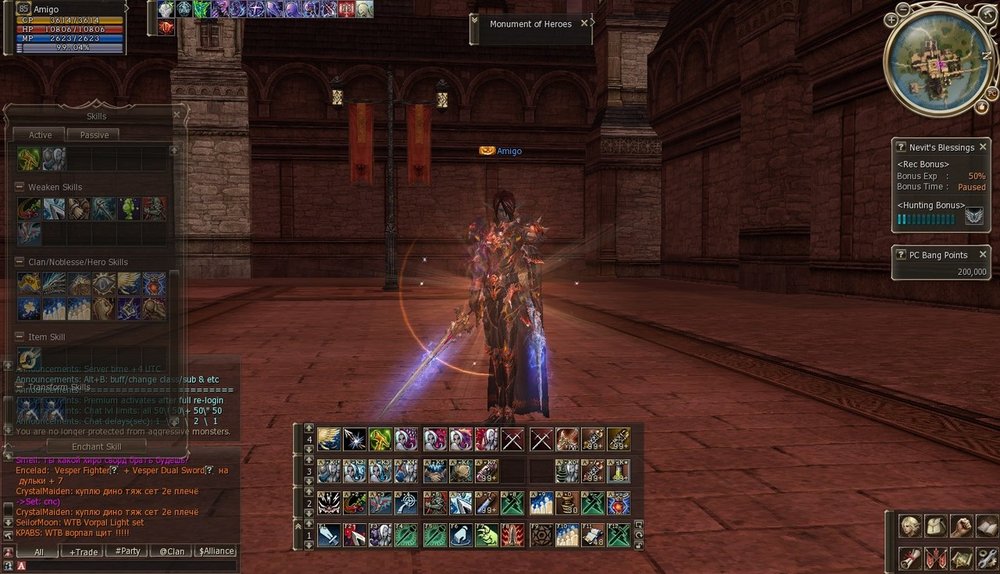
Task: Close the PC Bang Points panel
Action: pos(982,256)
